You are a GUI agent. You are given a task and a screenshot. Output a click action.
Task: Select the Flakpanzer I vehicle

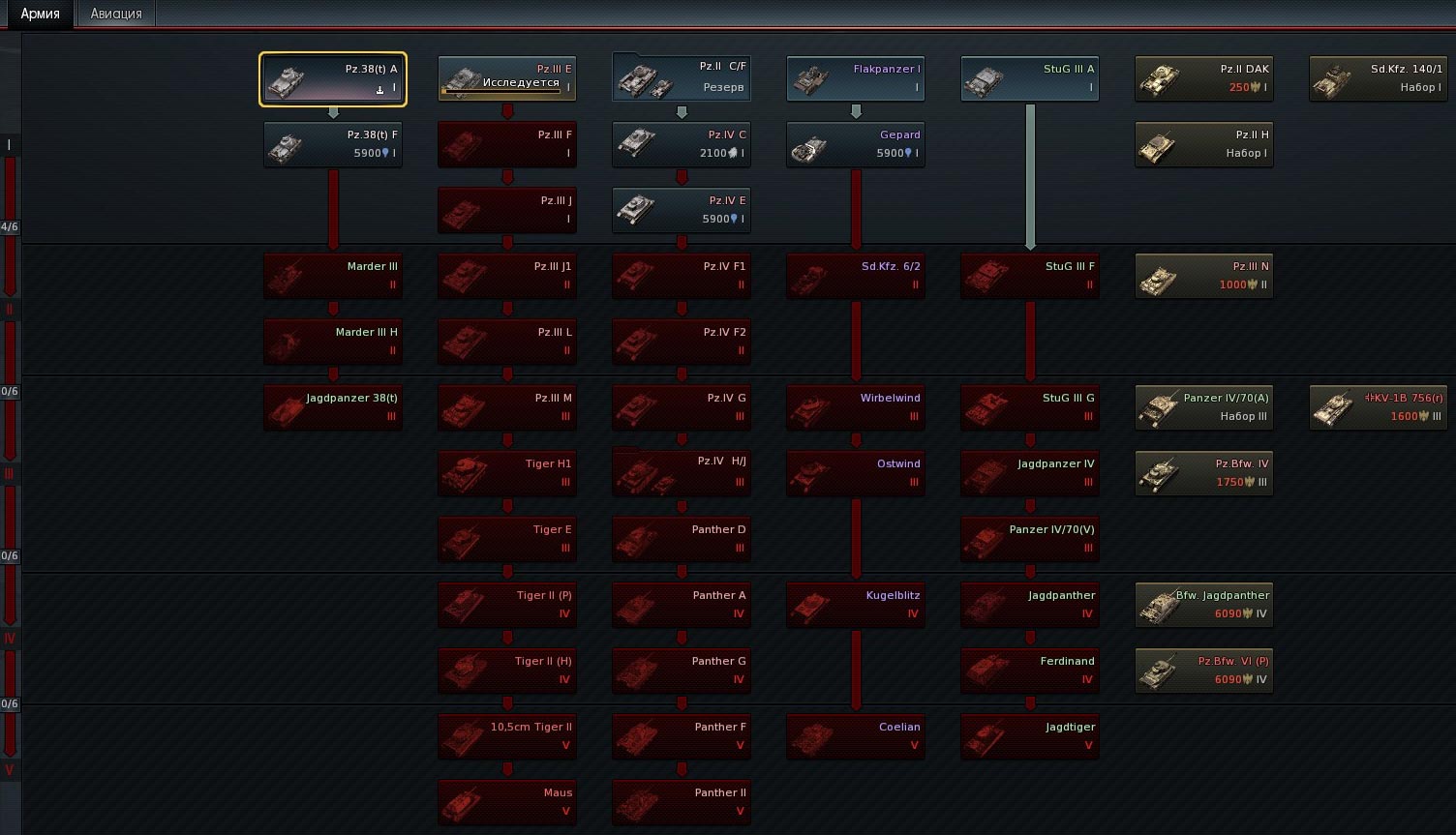tap(856, 79)
